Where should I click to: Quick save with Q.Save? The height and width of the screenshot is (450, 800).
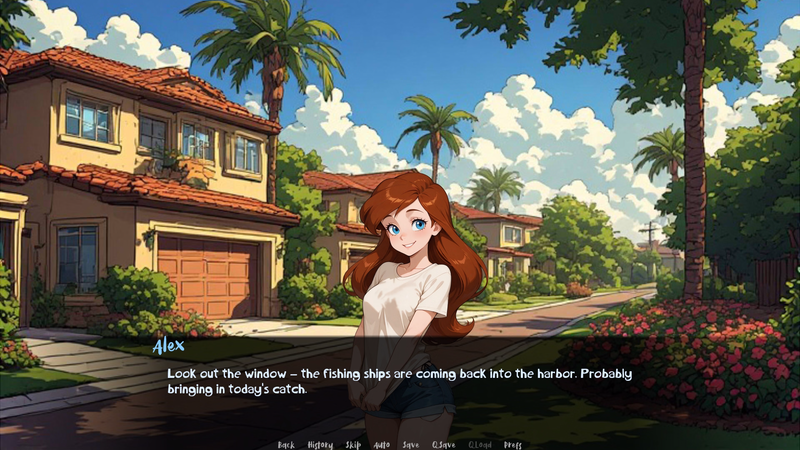(x=442, y=444)
